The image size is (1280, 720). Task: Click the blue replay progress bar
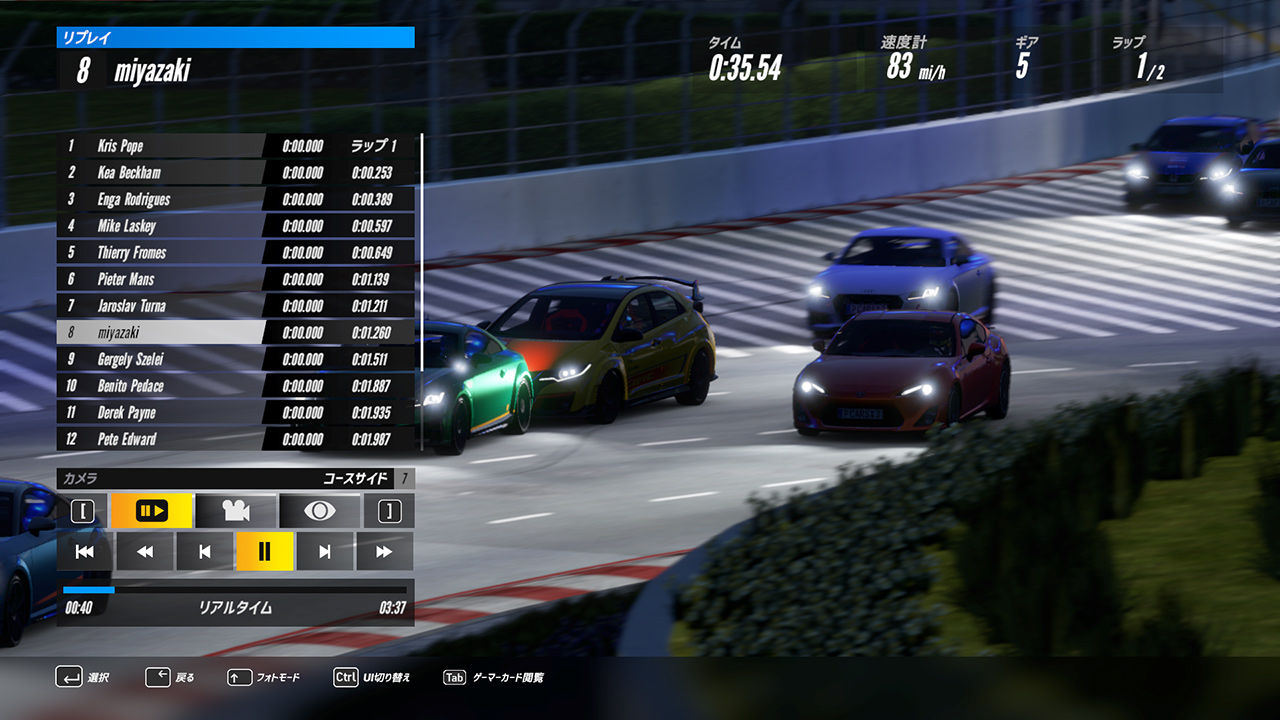[235, 590]
